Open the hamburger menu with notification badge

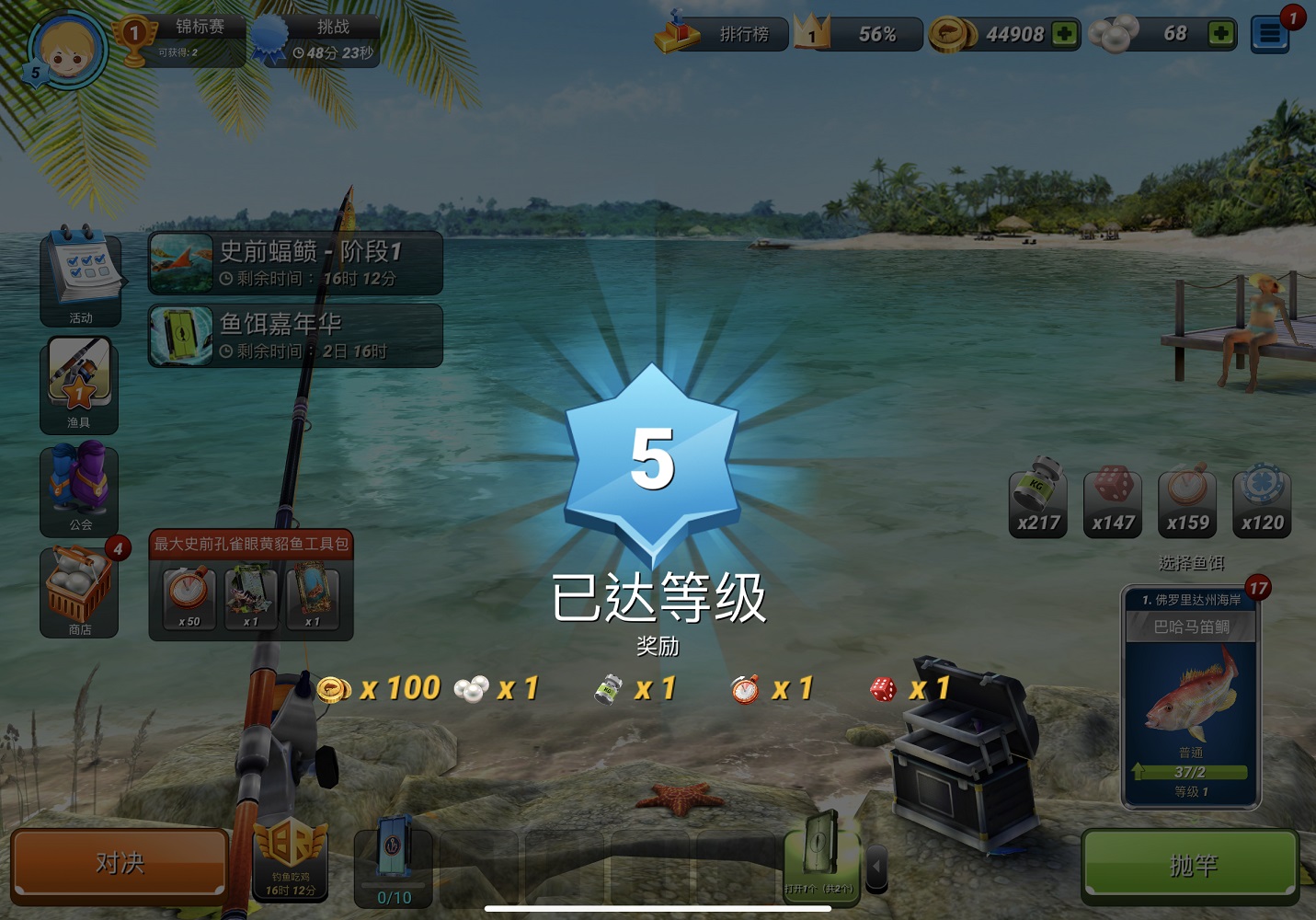pyautogui.click(x=1270, y=33)
